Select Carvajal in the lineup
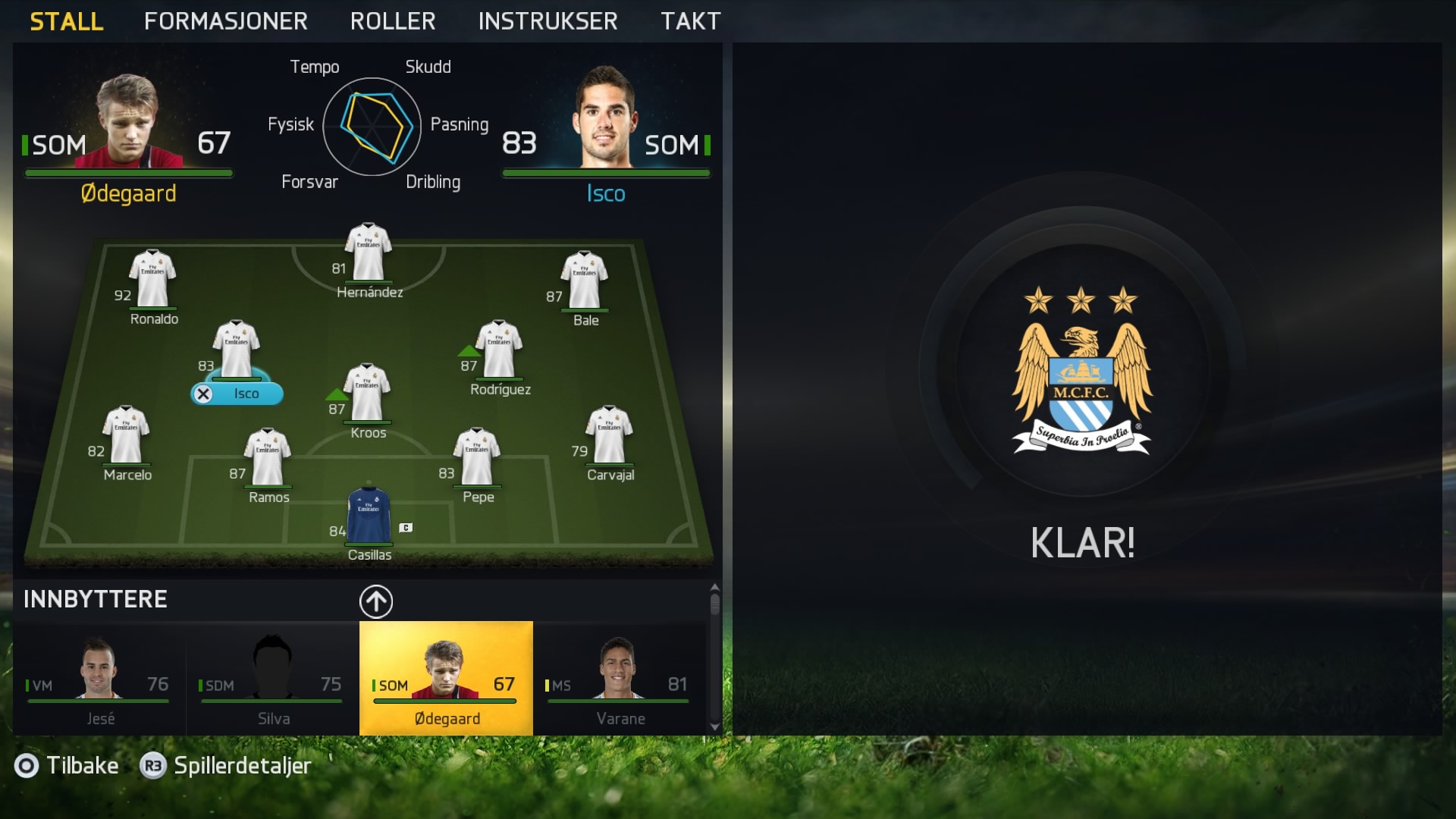 610,436
